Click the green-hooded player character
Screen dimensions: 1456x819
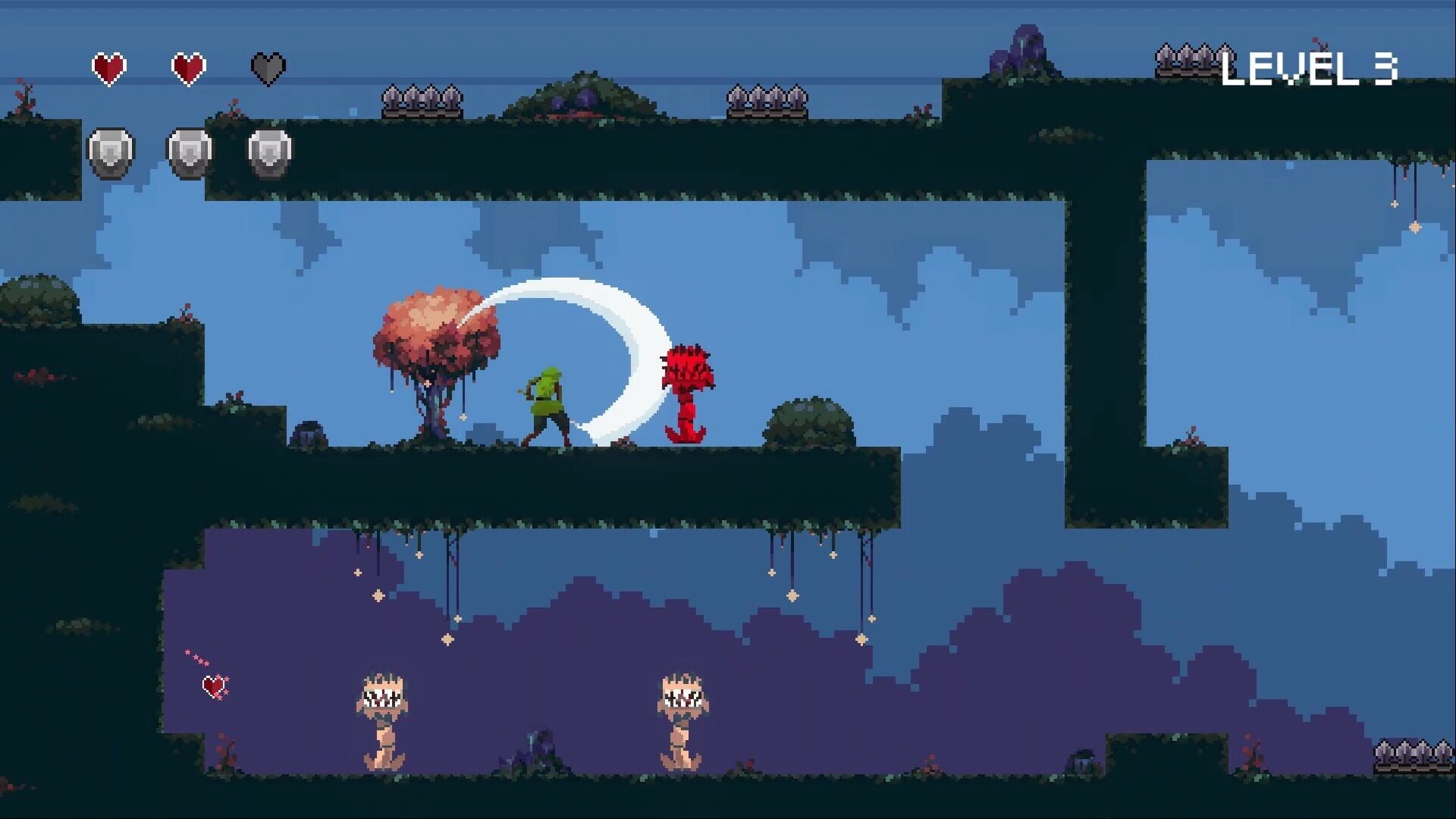(x=548, y=402)
